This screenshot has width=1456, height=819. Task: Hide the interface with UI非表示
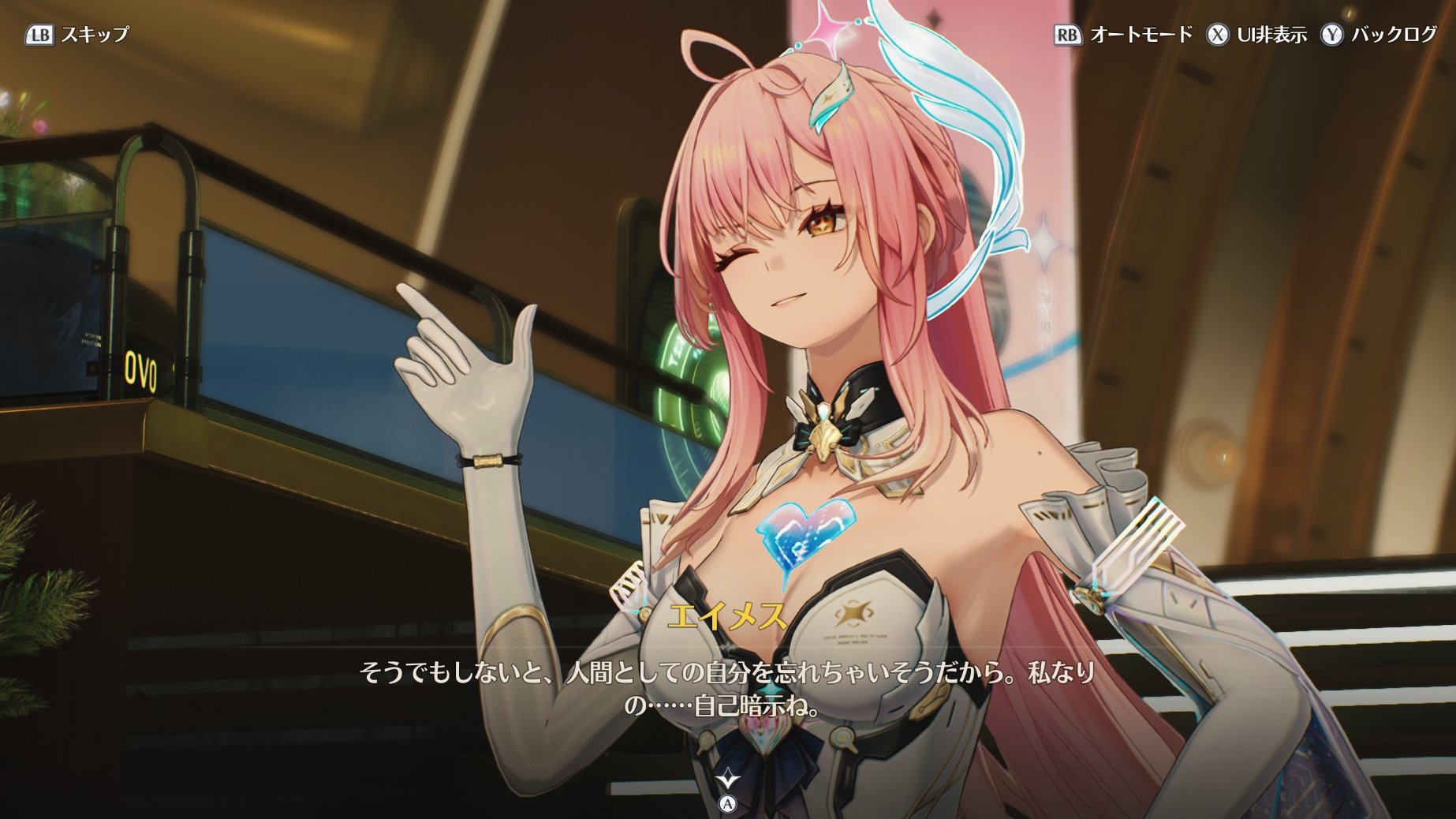[1256, 35]
